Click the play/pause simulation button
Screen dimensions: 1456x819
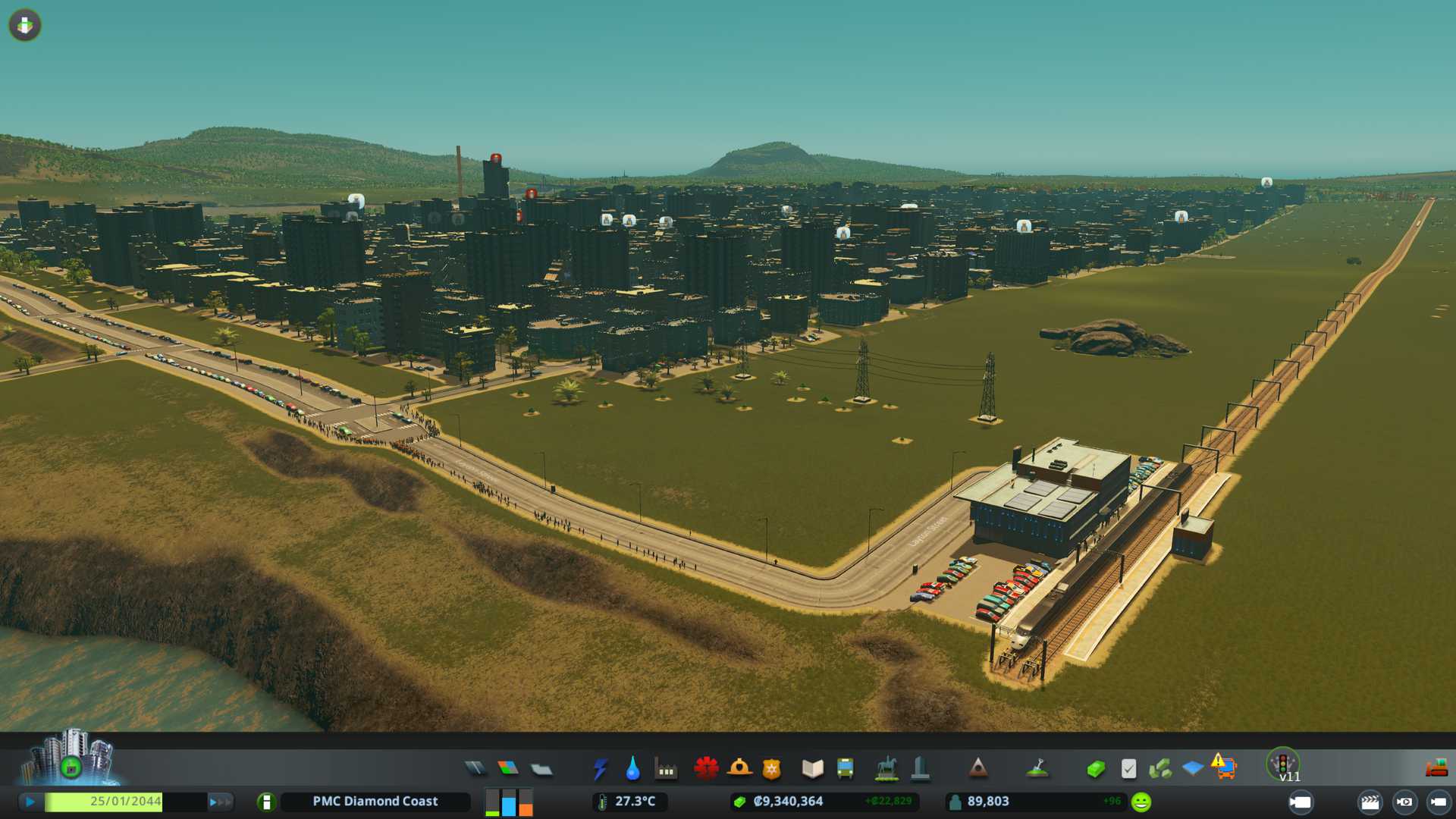click(30, 802)
